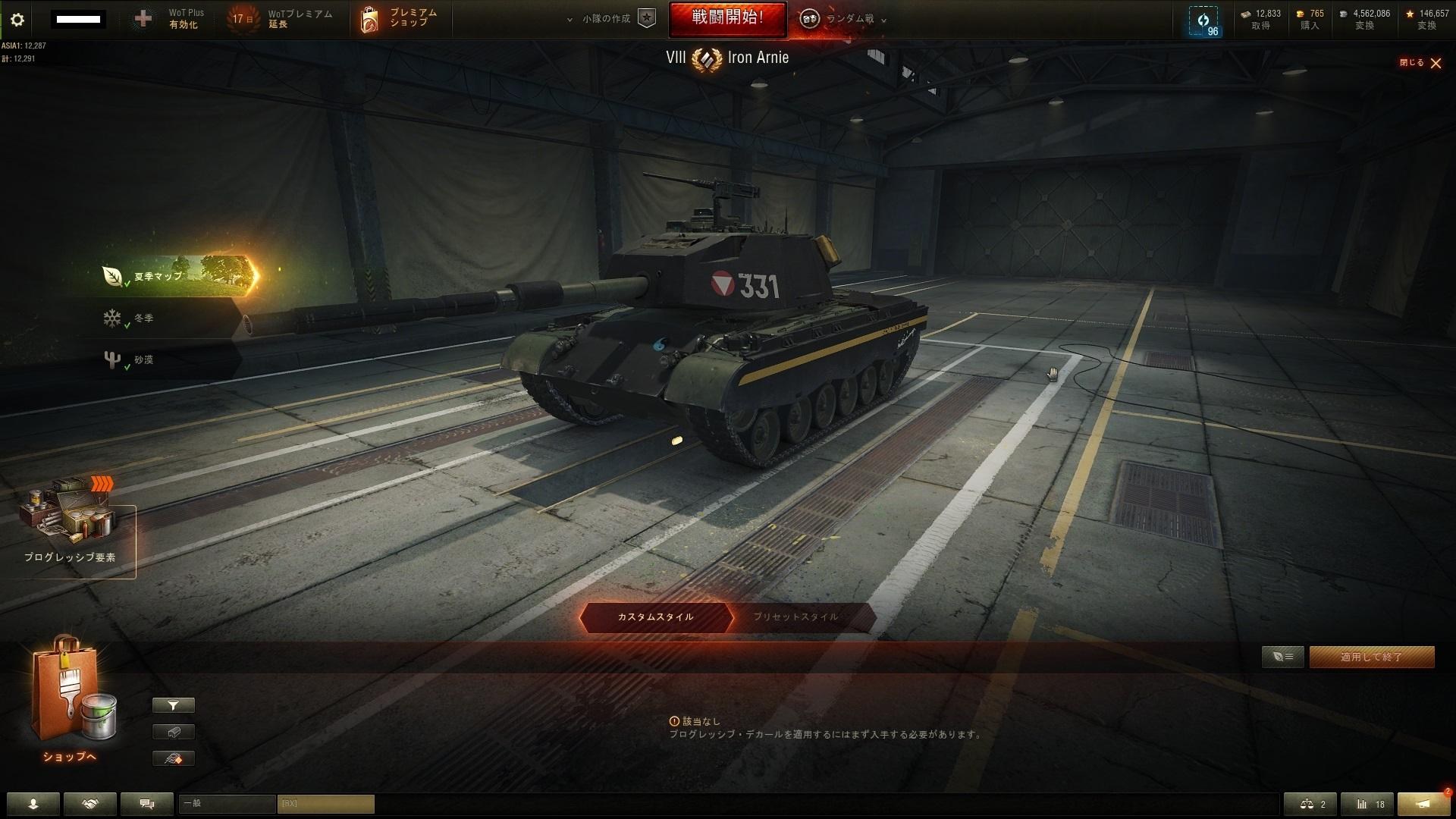
Task: Select the カスタムスタイル tab
Action: (654, 617)
